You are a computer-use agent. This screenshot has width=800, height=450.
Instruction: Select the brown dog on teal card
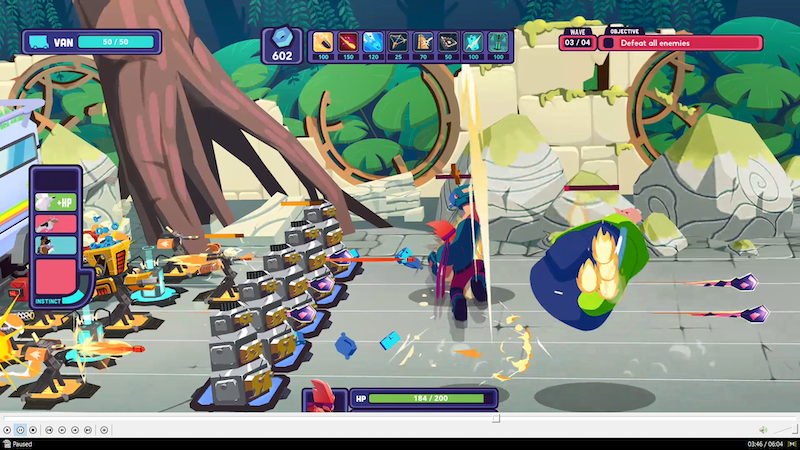54,243
